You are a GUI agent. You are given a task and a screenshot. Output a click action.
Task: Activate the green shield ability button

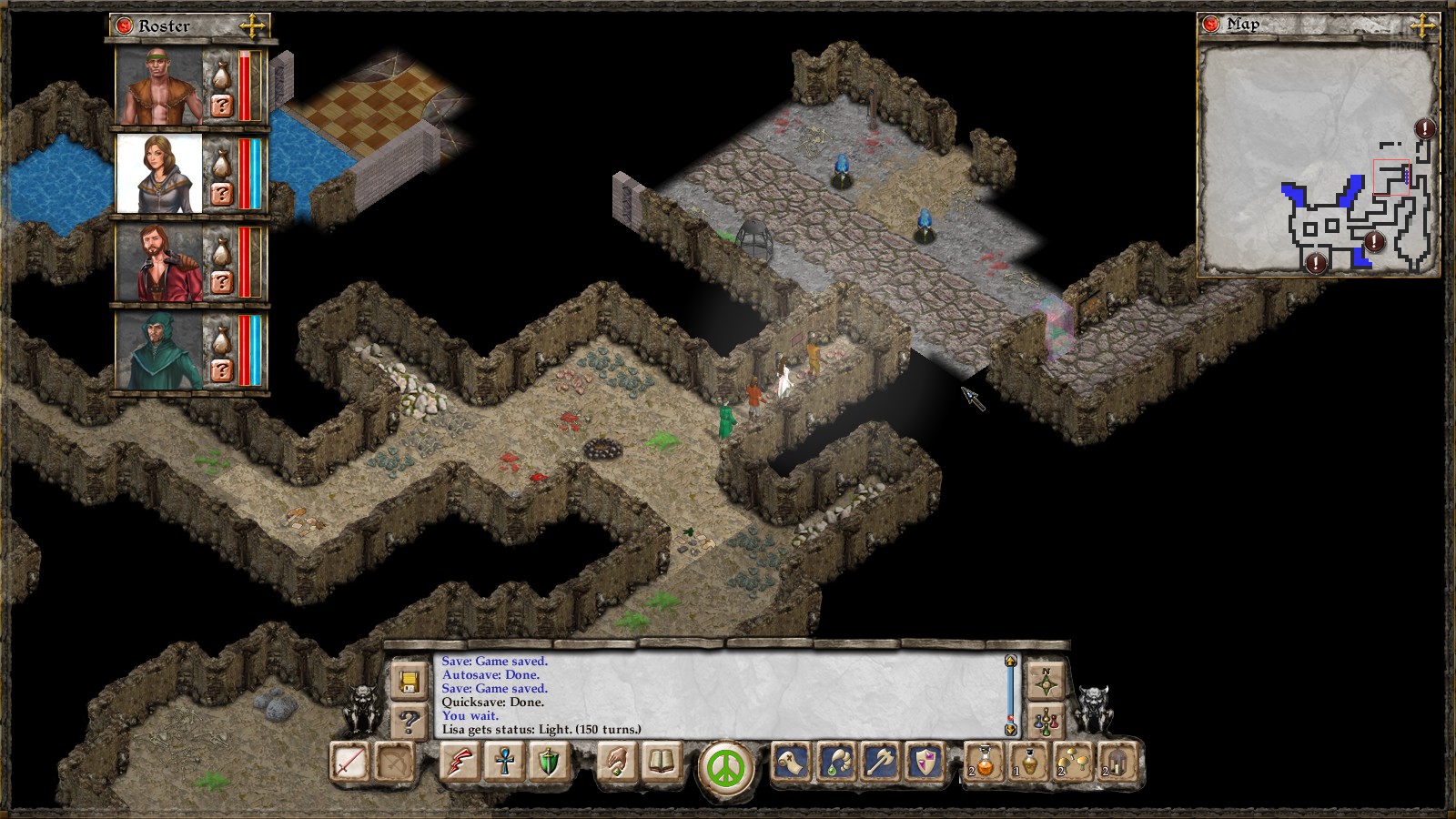click(x=548, y=763)
